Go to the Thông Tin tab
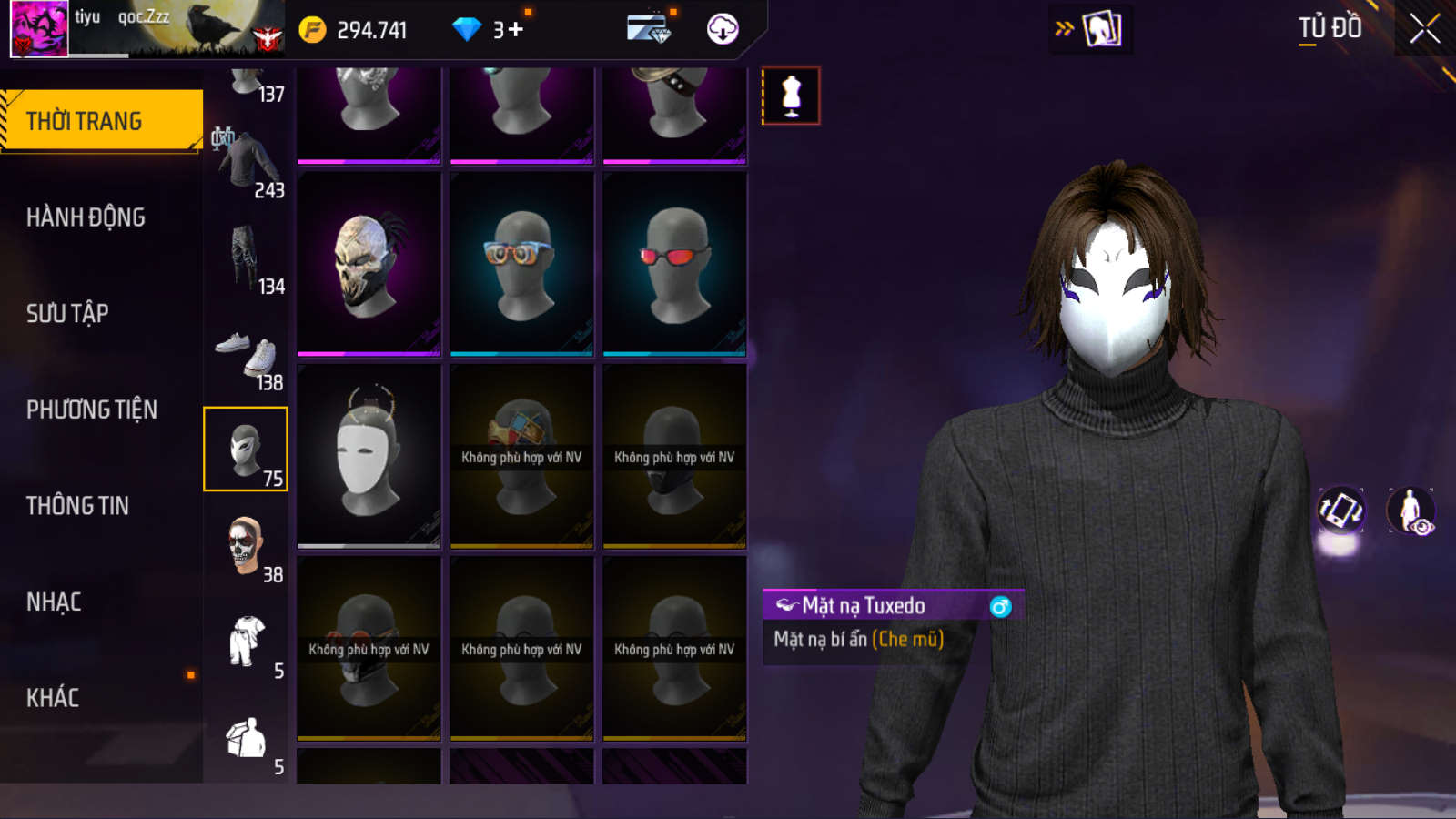1456x819 pixels. coord(77,506)
